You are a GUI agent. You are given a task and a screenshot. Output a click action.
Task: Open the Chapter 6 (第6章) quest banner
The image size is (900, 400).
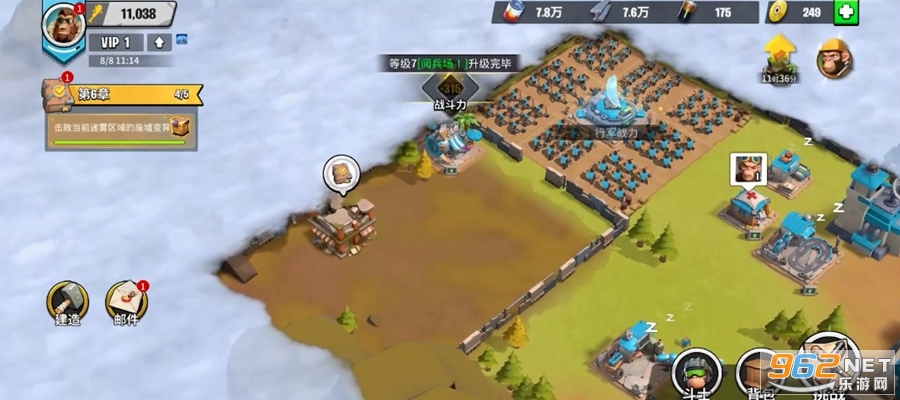(122, 95)
